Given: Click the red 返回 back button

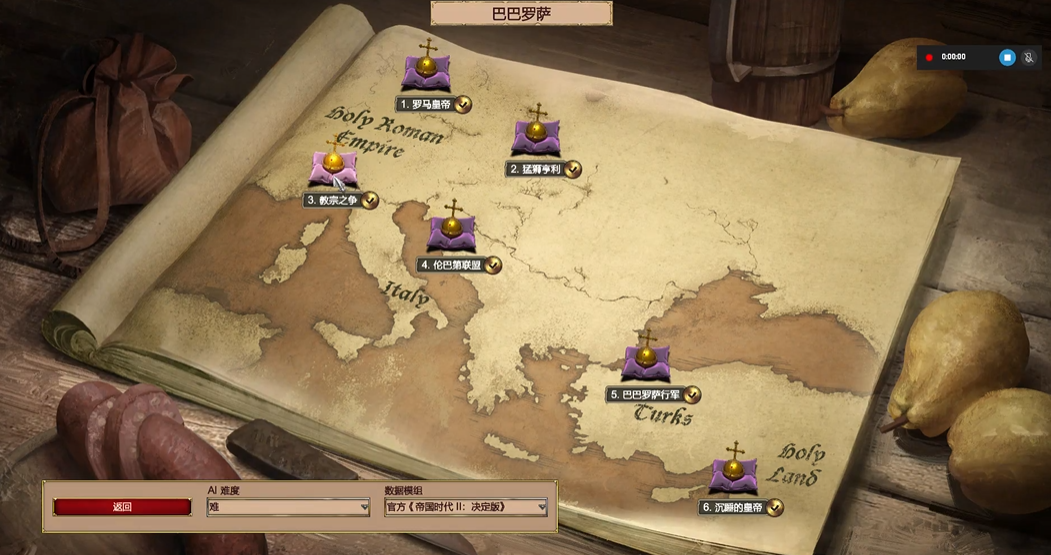Looking at the screenshot, I should 122,507.
